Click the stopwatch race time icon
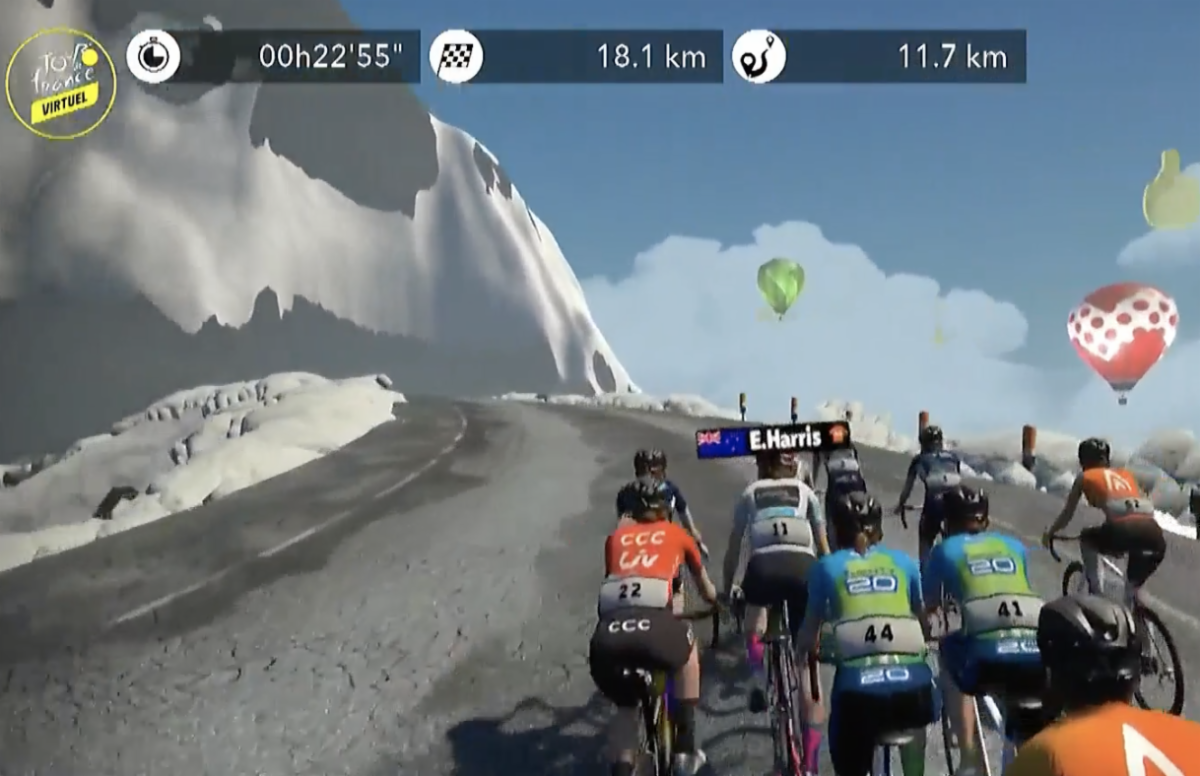The height and width of the screenshot is (776, 1200). (153, 57)
